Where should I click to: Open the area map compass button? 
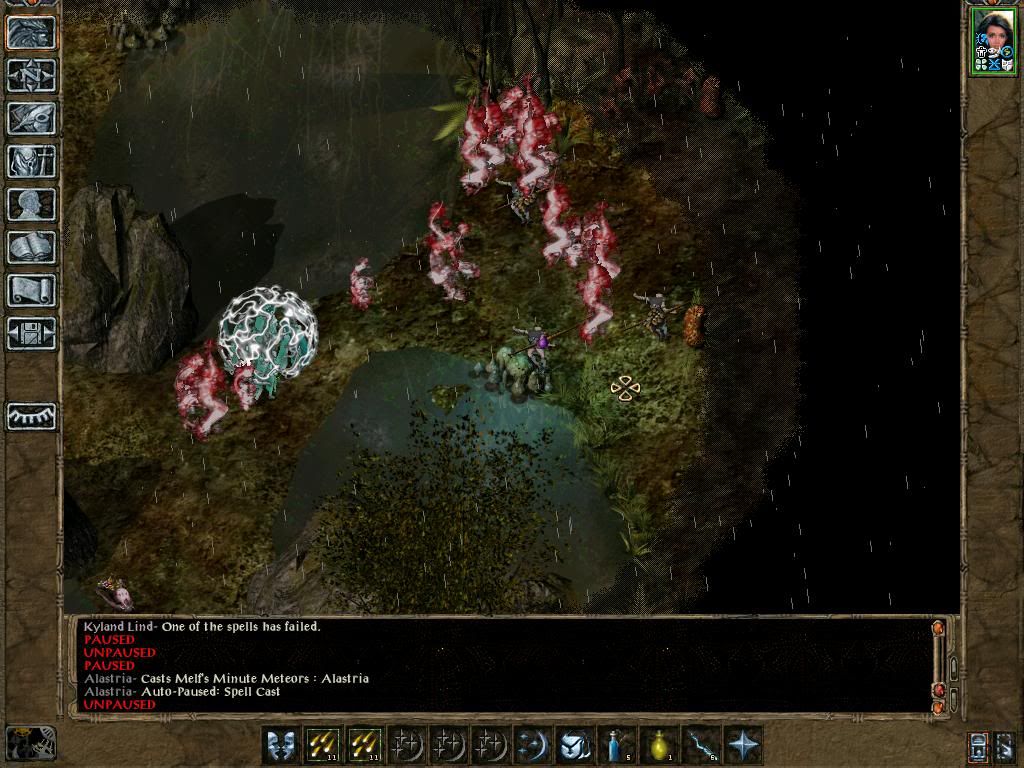[x=31, y=75]
